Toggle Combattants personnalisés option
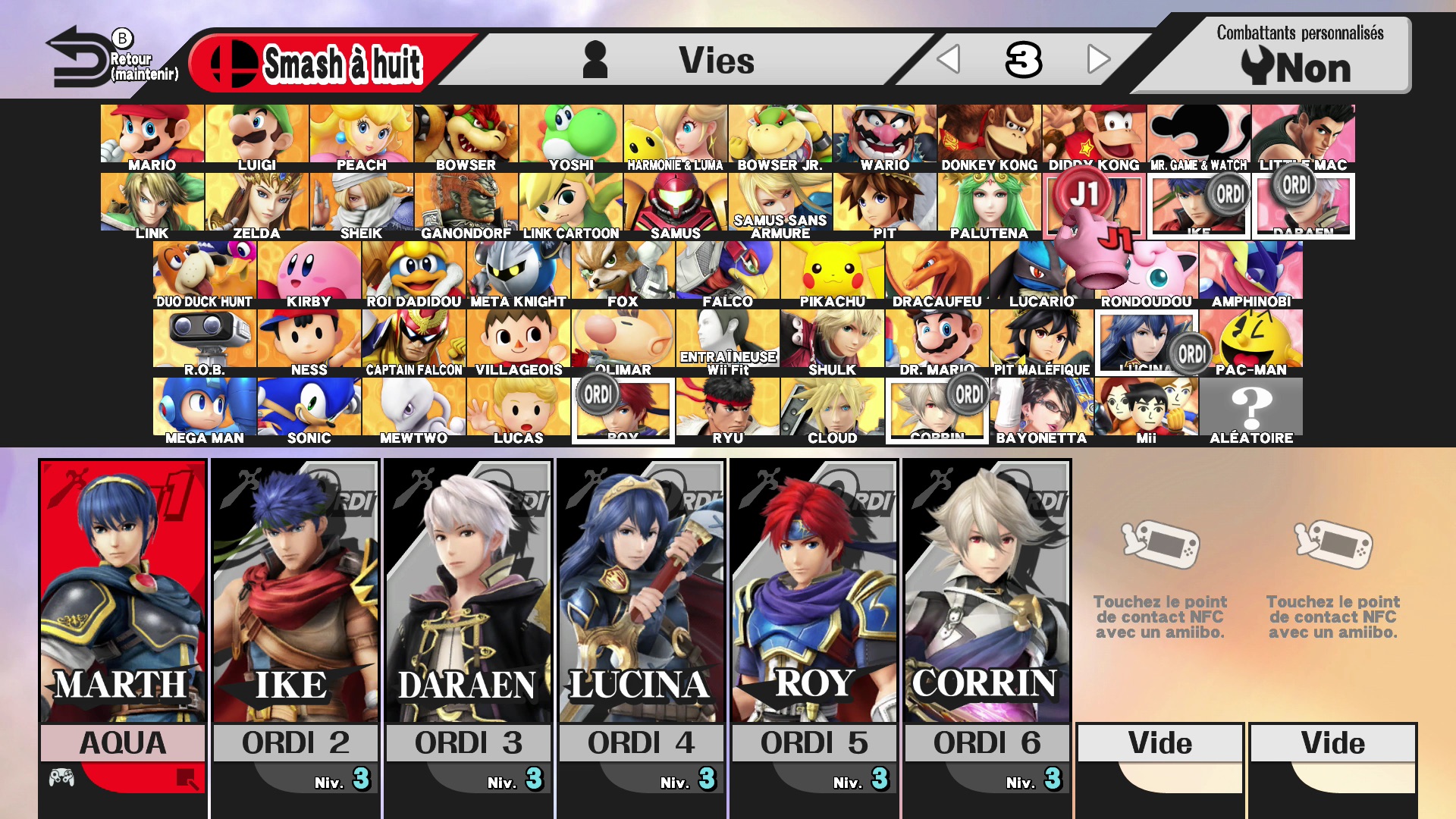This screenshot has width=1456, height=819. (1298, 56)
